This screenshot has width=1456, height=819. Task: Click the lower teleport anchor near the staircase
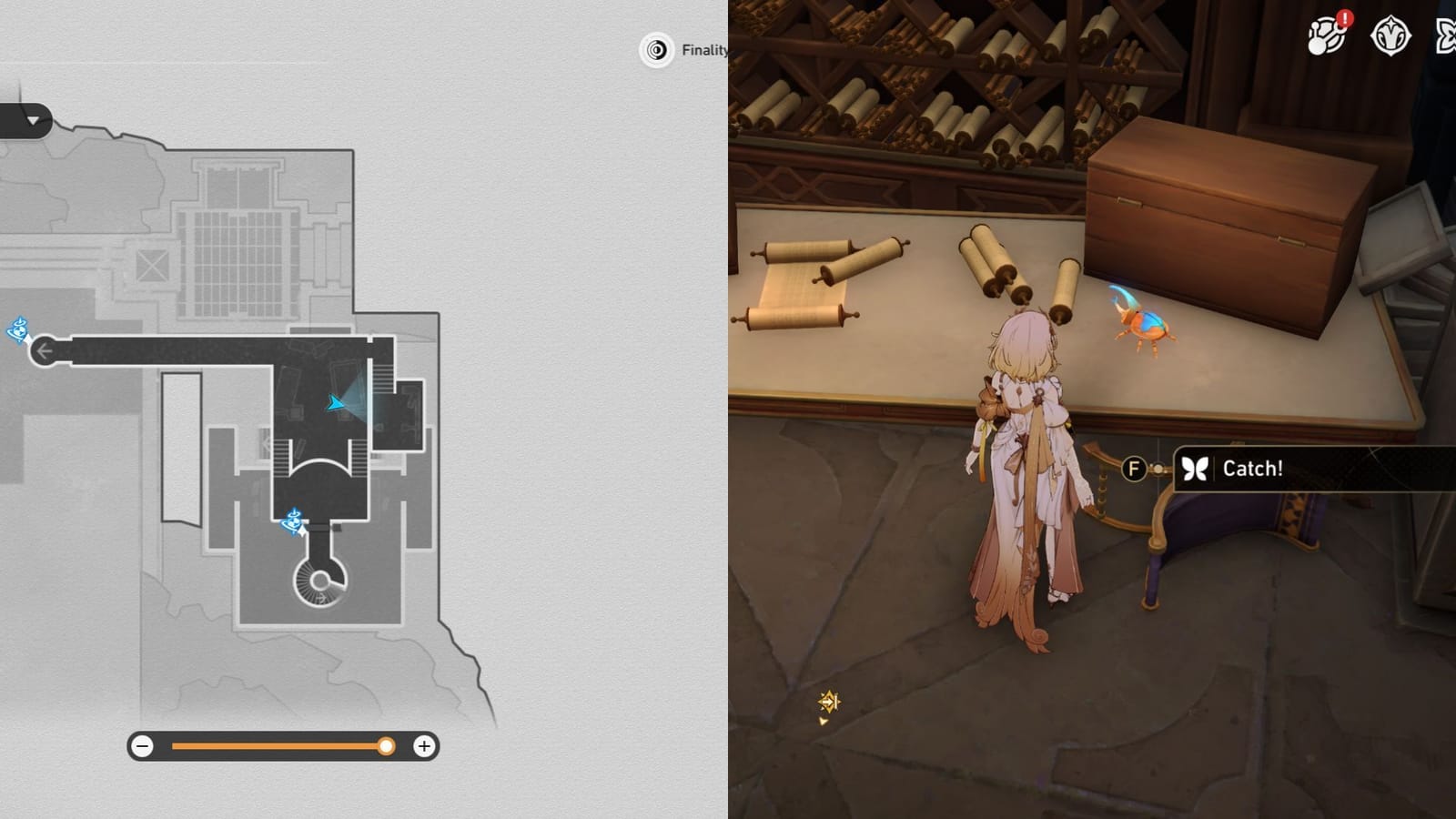click(x=294, y=522)
